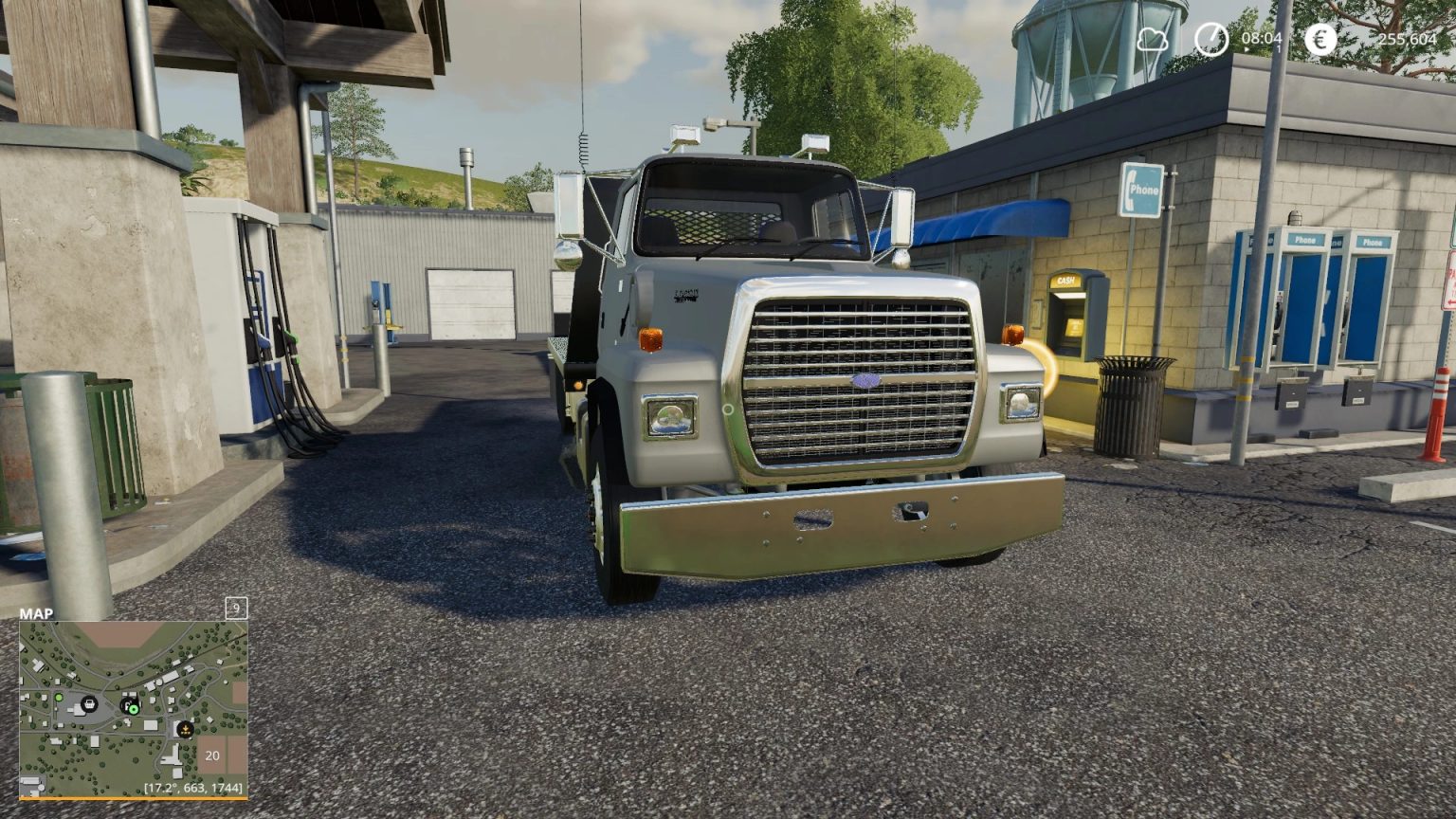Click the shop cart icon on the minimap

pyautogui.click(x=90, y=704)
